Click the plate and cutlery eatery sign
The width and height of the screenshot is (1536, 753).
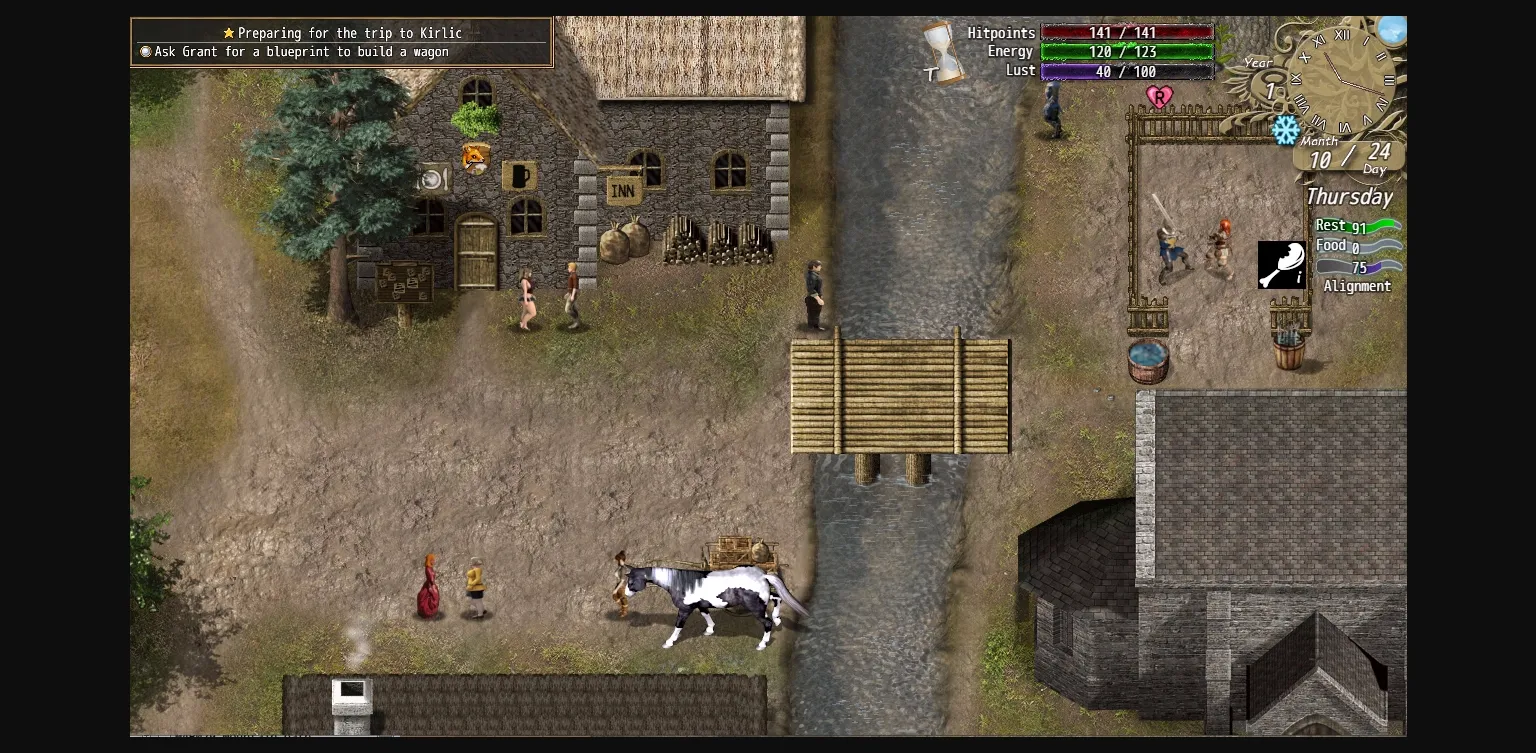pos(432,178)
